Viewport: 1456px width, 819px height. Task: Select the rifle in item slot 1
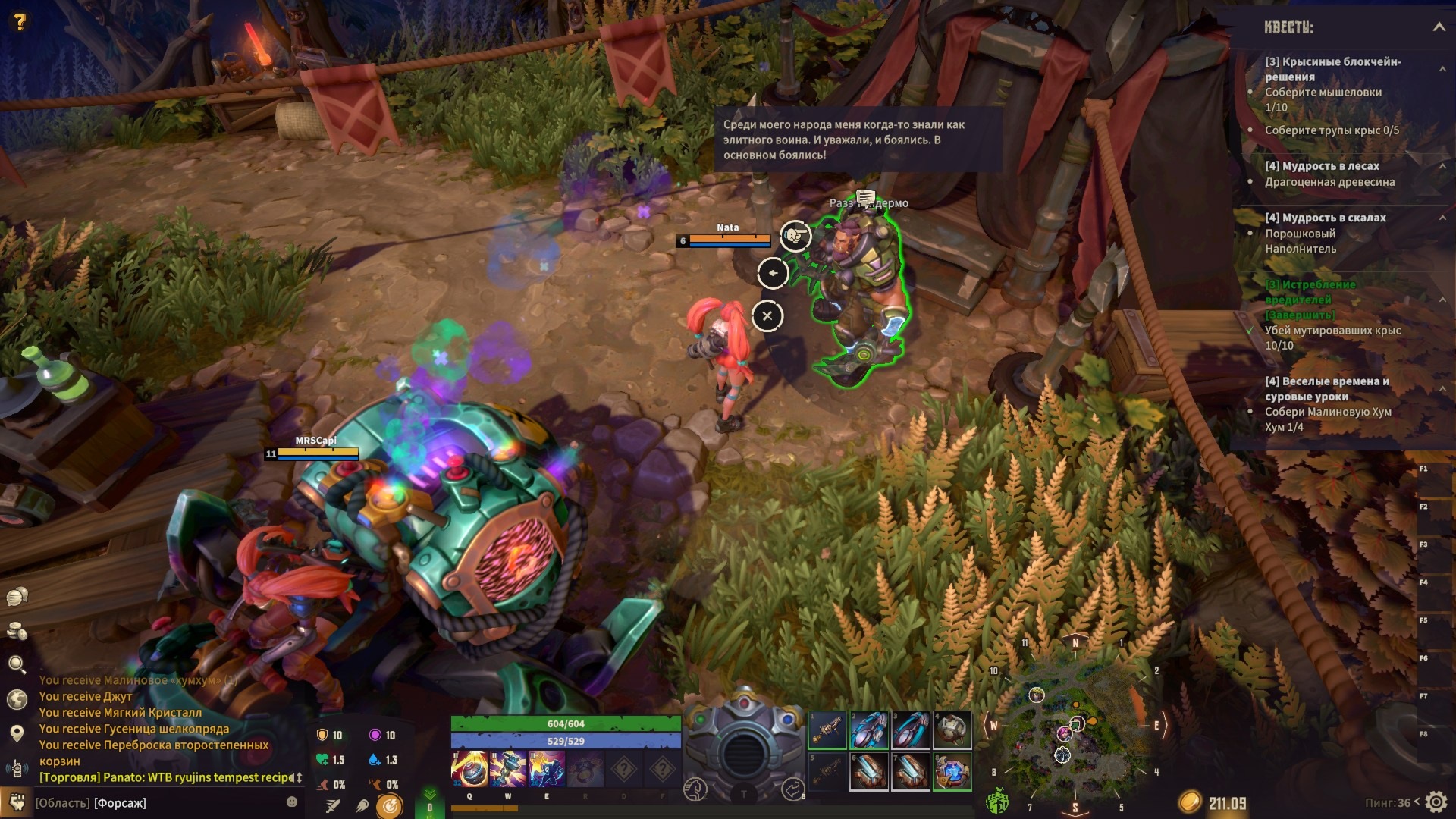pos(827,730)
